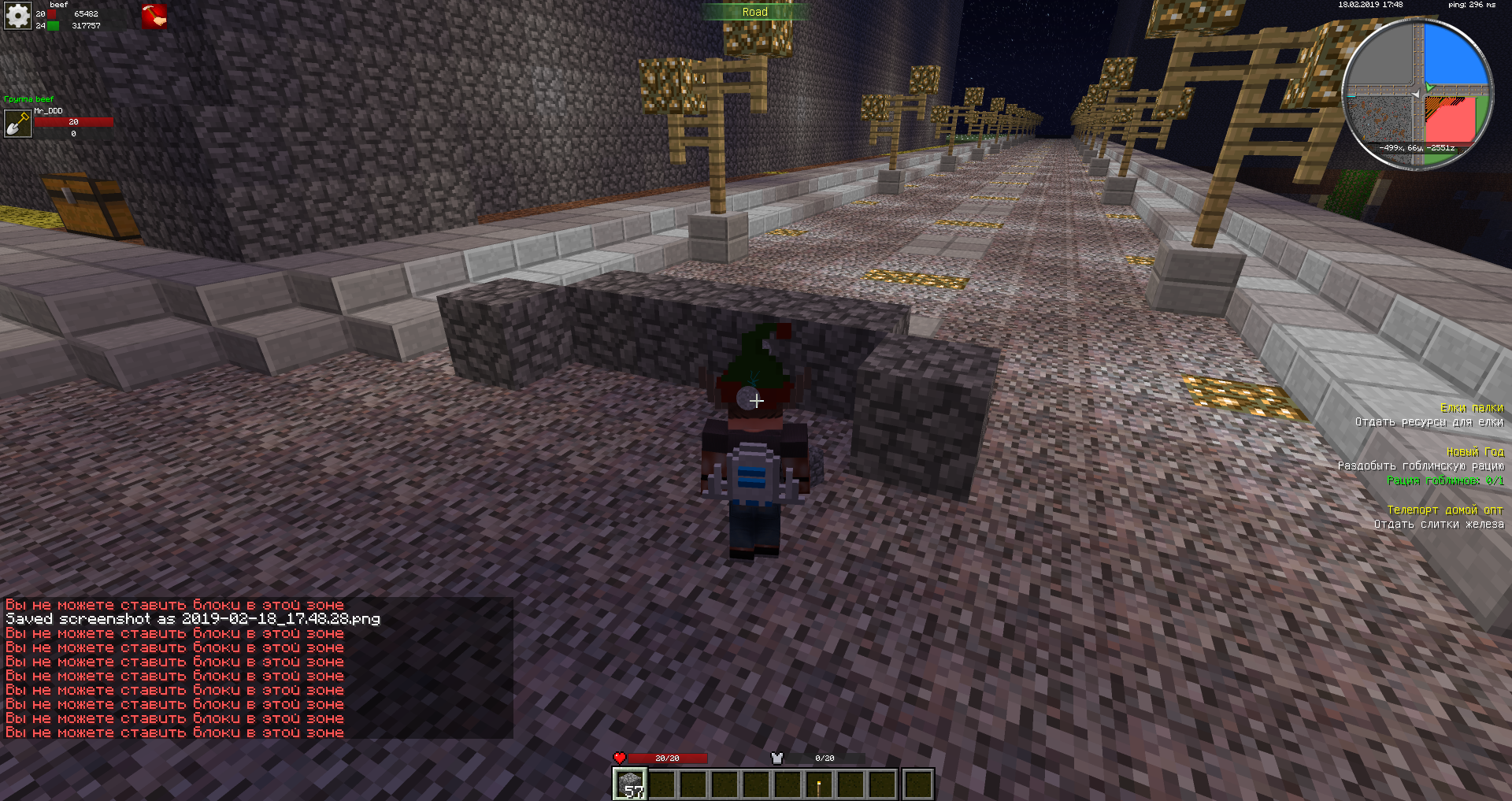Click the "Road" zone name banner
1512x801 pixels.
754,12
